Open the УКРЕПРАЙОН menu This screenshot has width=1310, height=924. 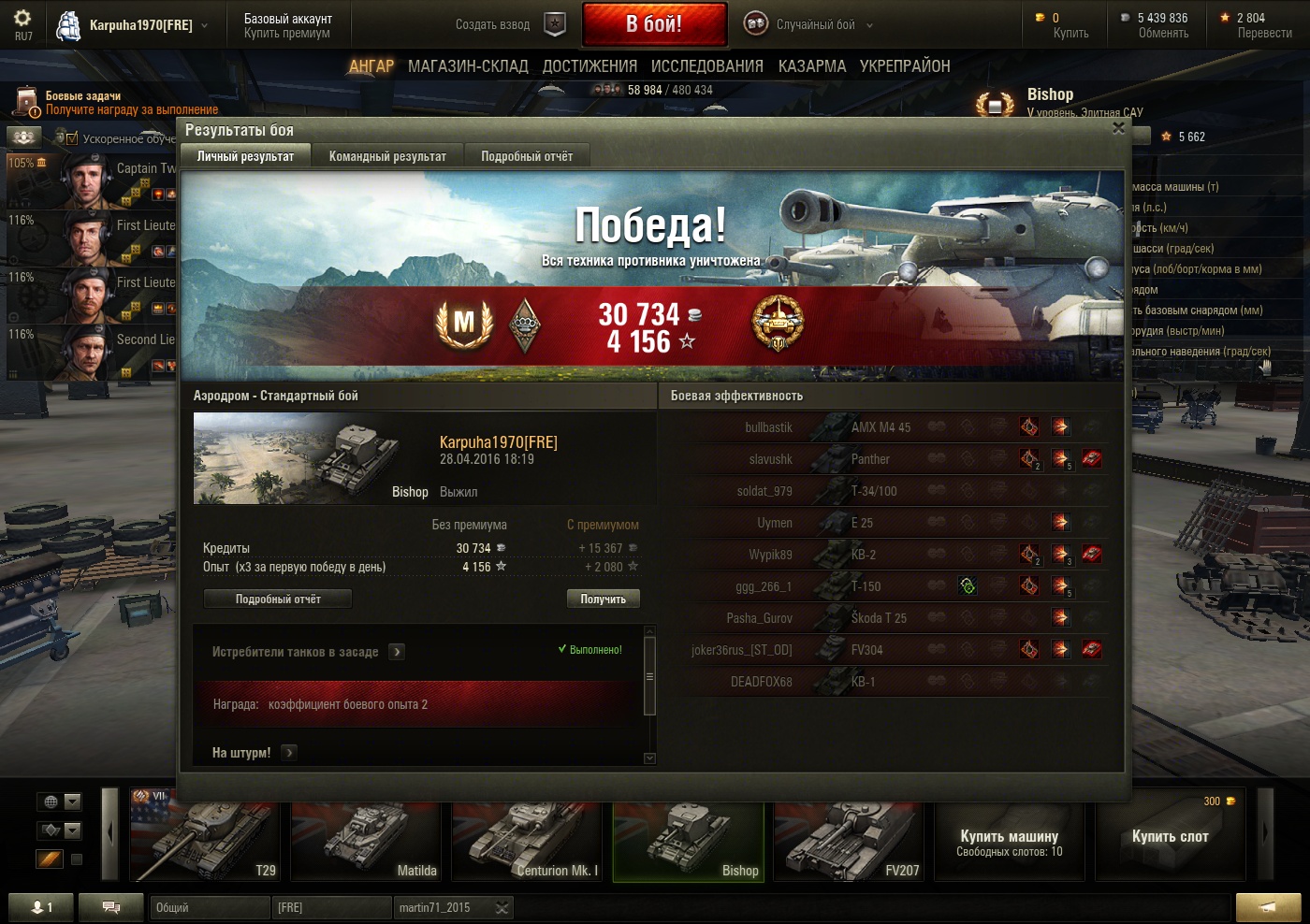coord(905,66)
